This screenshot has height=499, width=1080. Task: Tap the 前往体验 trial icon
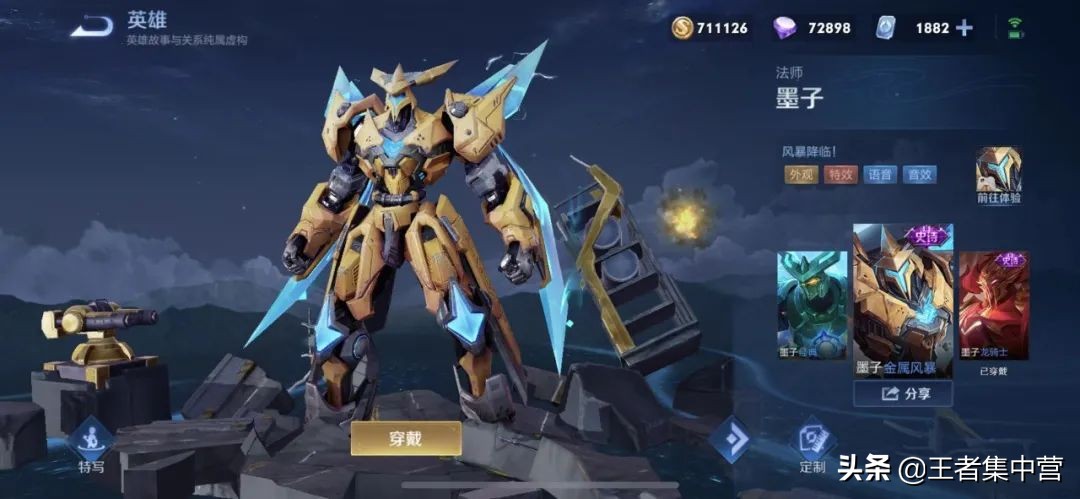click(x=998, y=172)
